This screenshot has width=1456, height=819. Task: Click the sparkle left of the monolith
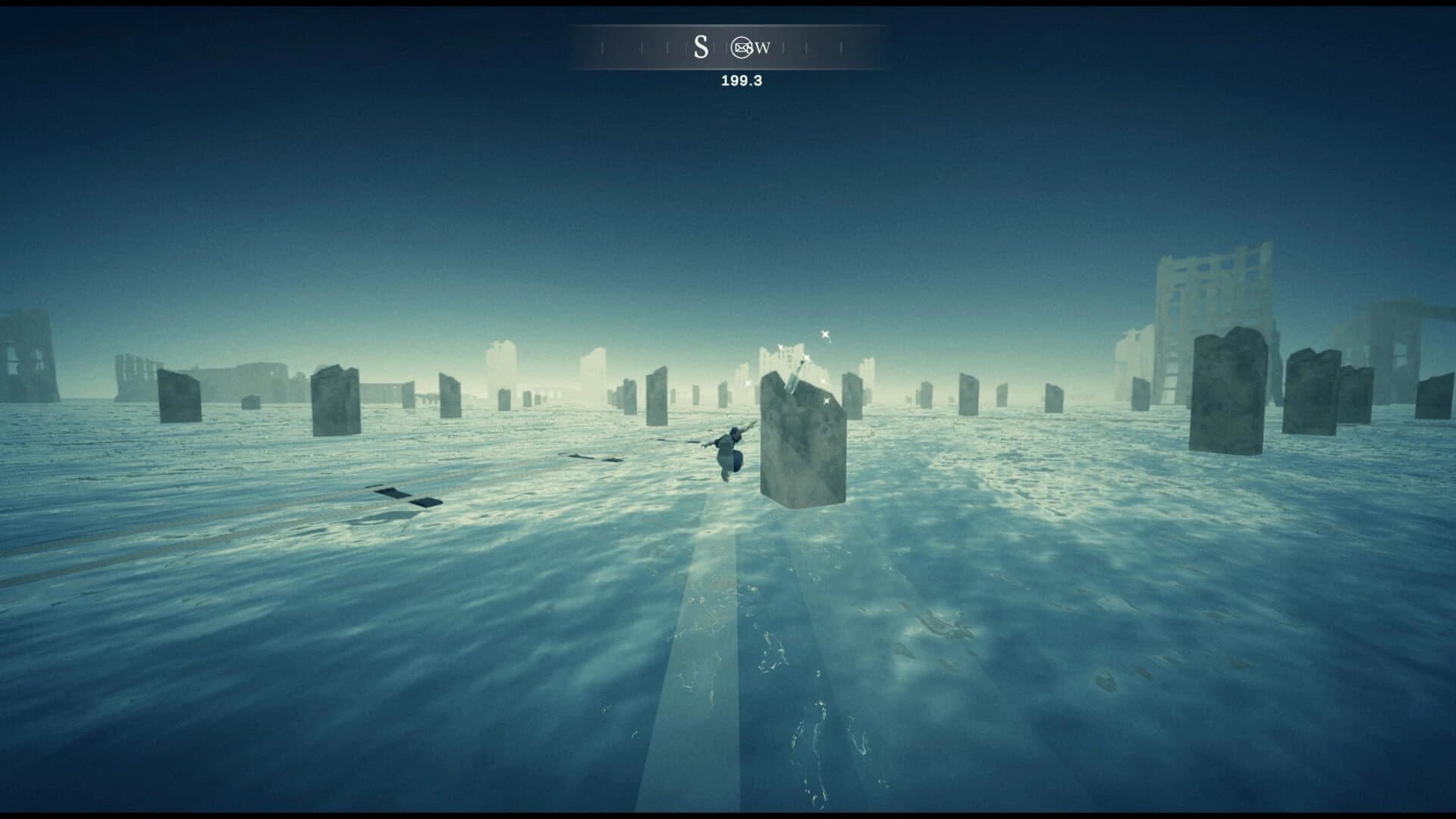pyautogui.click(x=748, y=383)
